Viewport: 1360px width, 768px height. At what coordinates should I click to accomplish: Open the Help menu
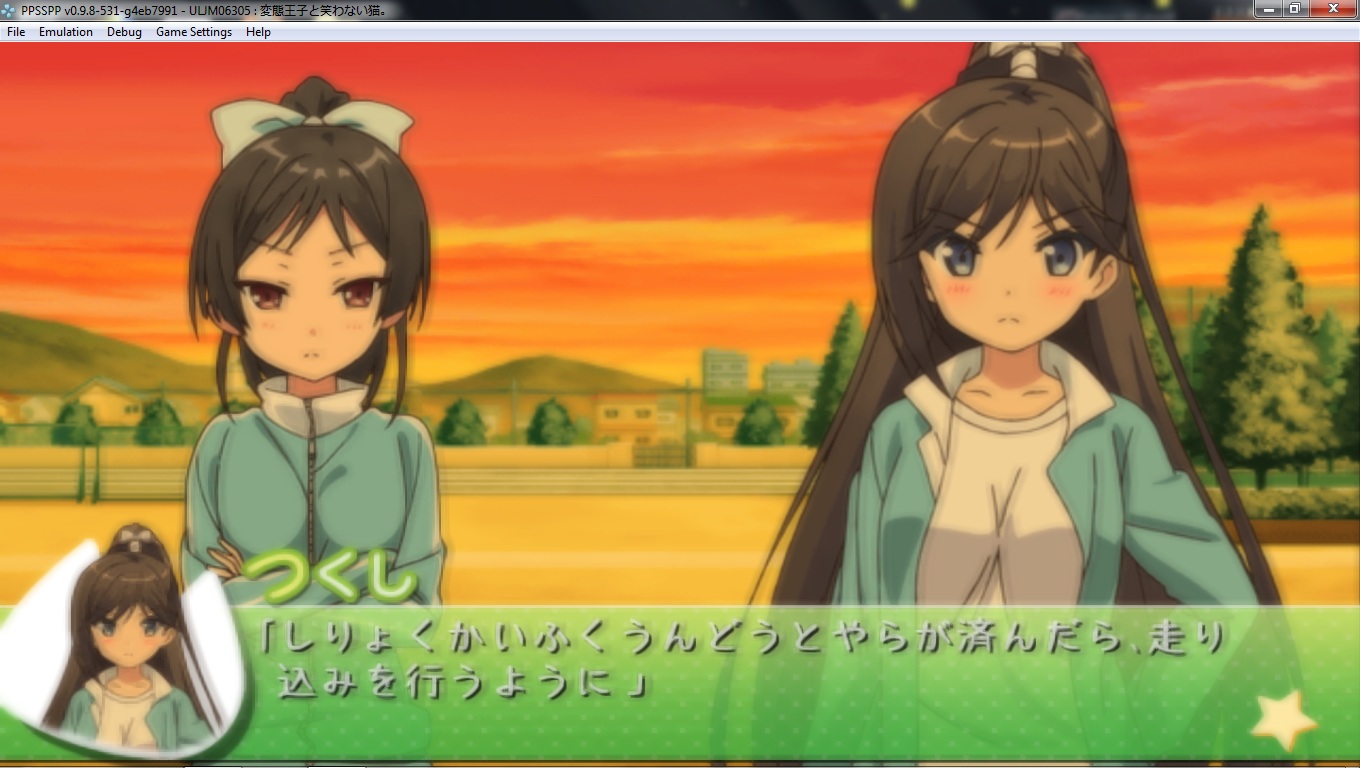pyautogui.click(x=258, y=32)
